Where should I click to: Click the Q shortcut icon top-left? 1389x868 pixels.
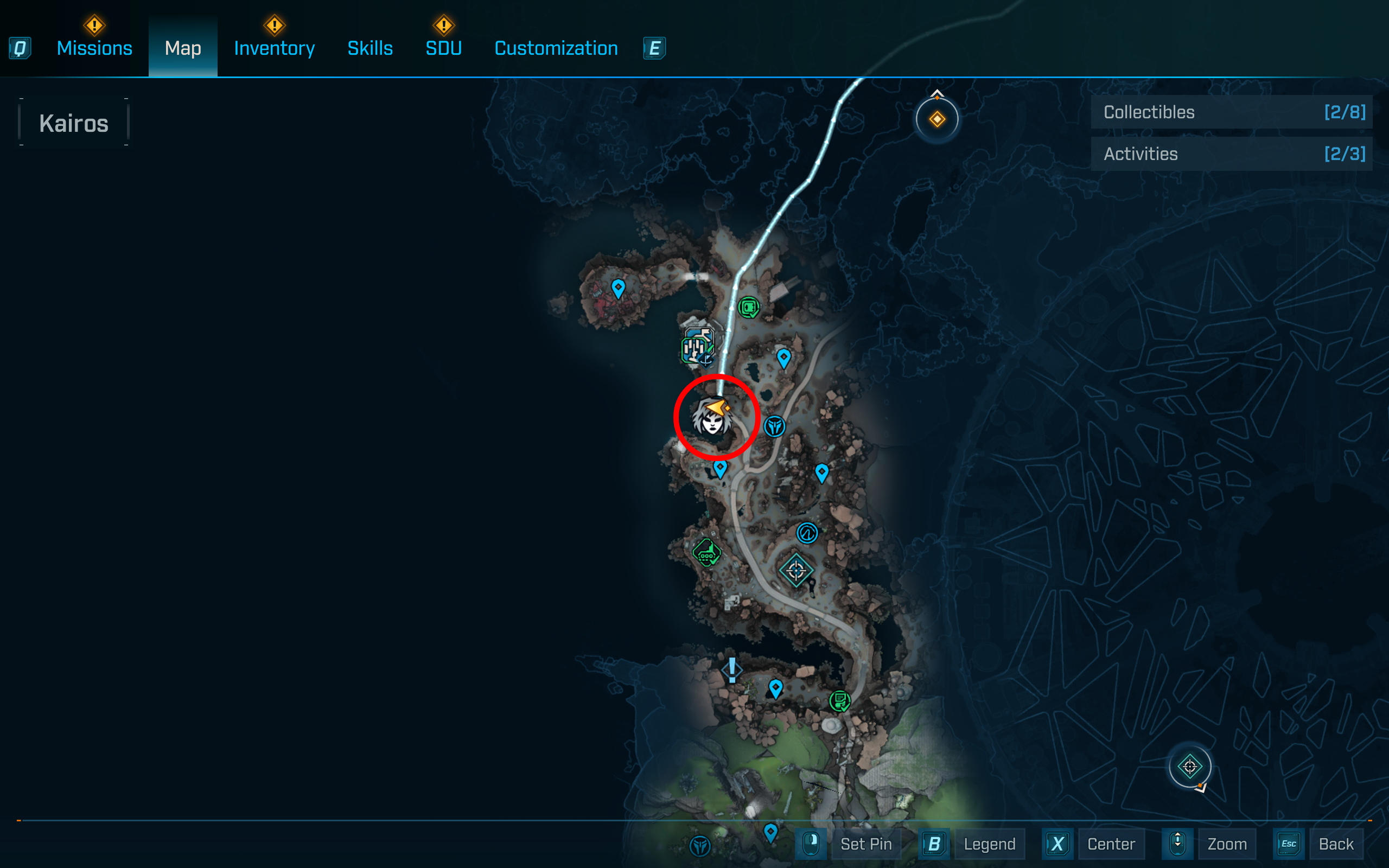coord(20,48)
